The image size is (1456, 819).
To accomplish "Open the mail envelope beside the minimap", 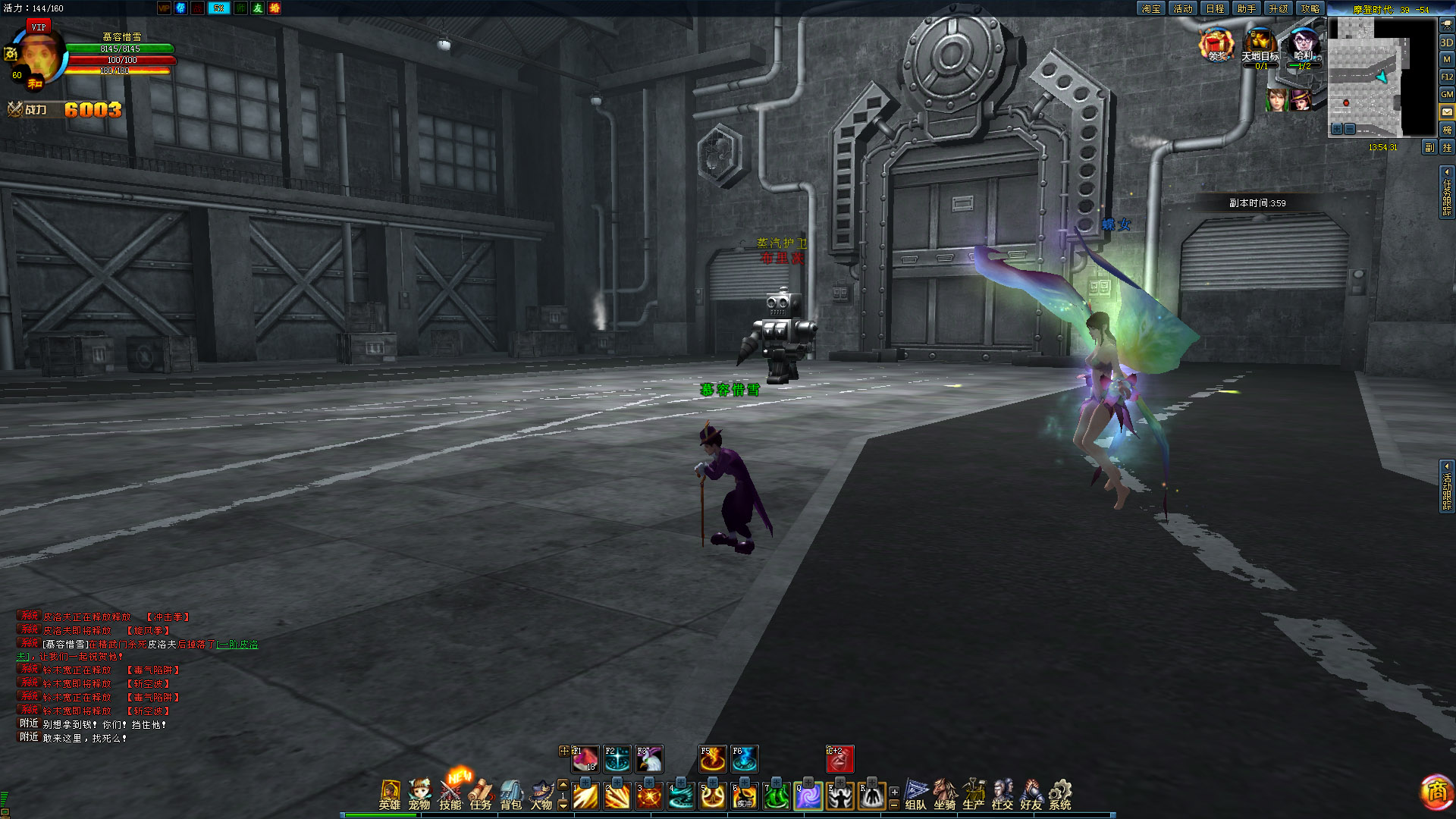I will (x=1447, y=111).
